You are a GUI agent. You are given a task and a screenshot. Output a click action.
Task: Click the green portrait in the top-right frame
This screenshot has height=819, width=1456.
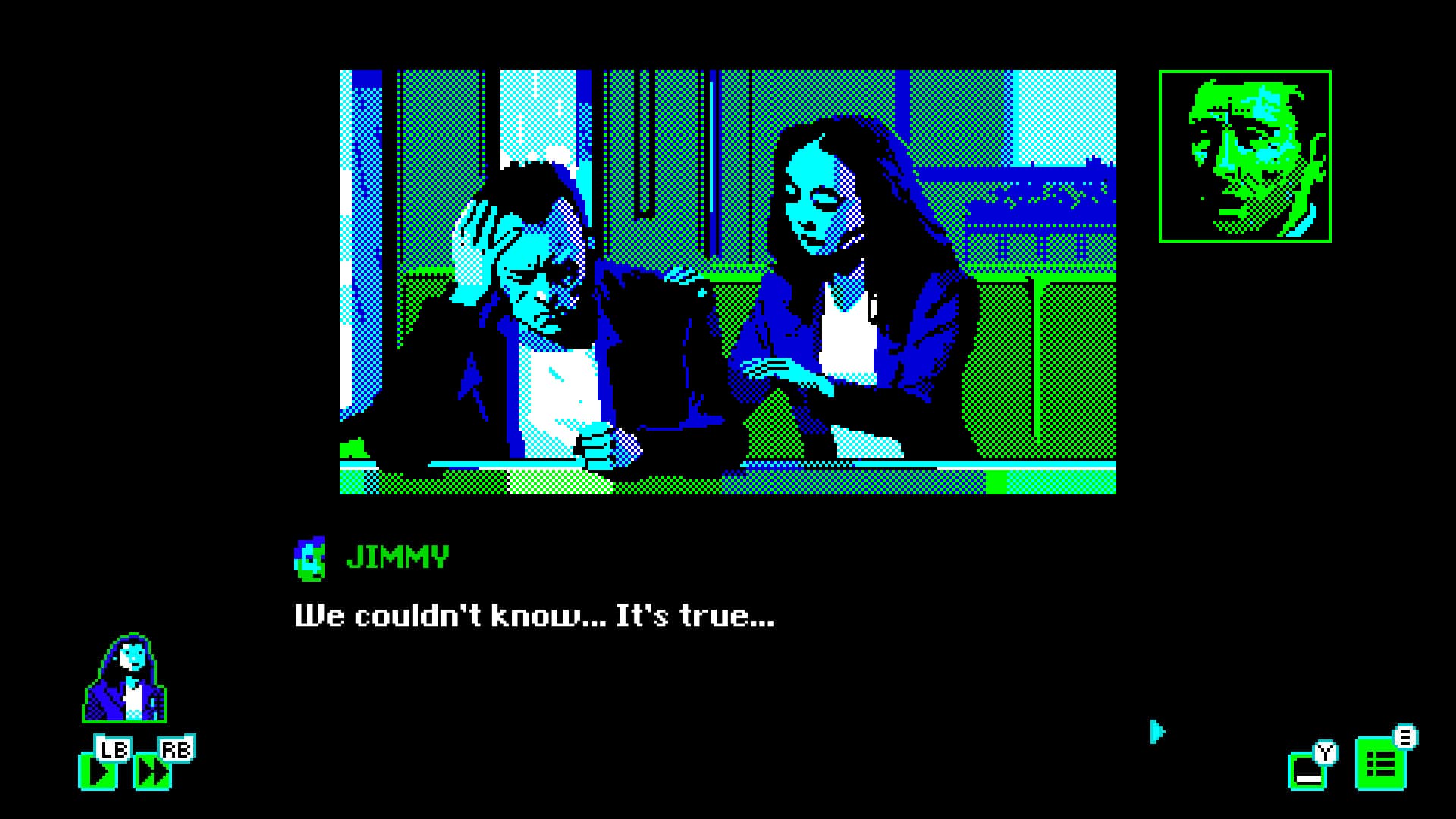[x=1245, y=154]
